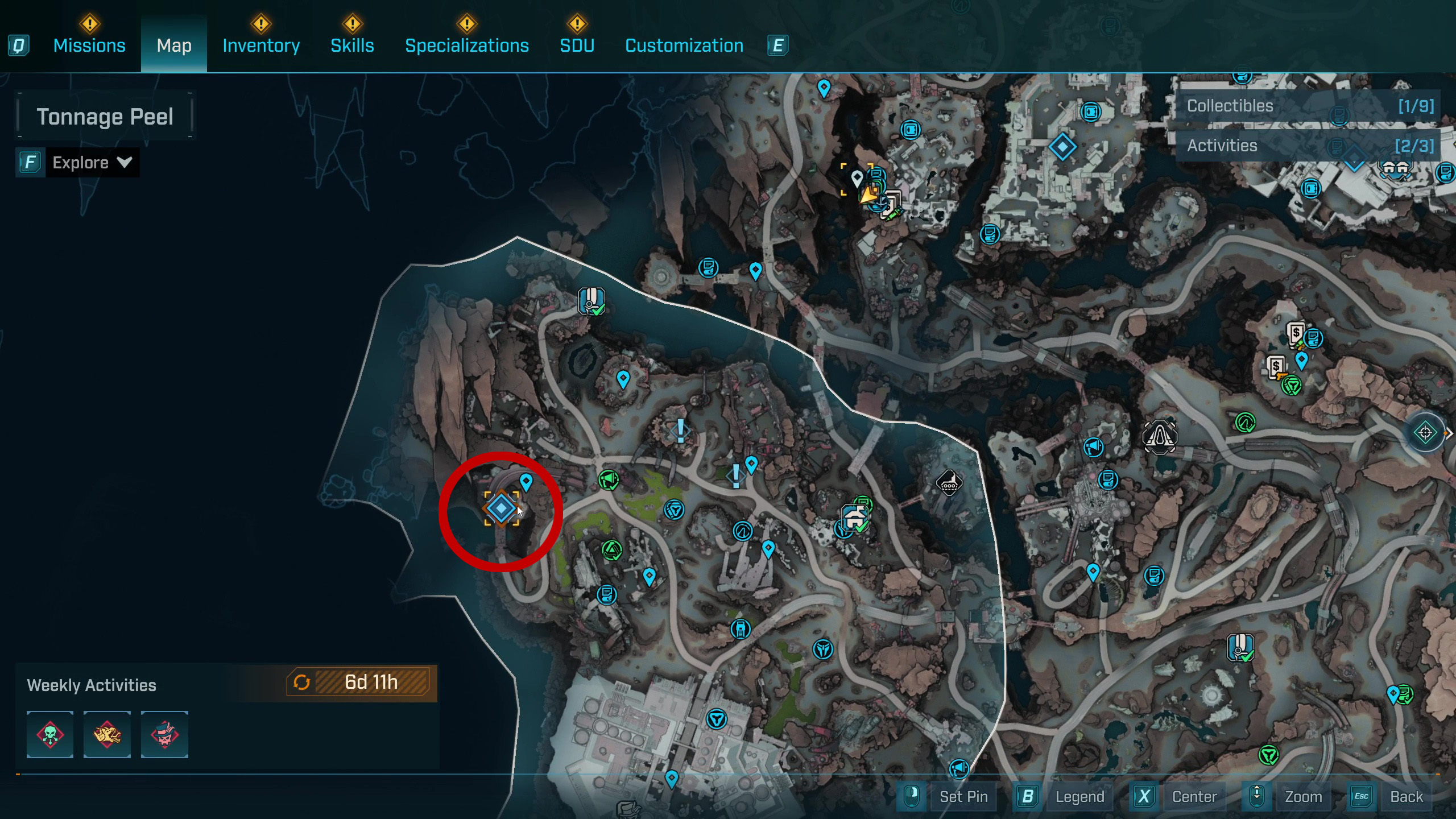Image resolution: width=1456 pixels, height=819 pixels.
Task: Select the house-shaped safehouse map marker
Action: point(854,518)
